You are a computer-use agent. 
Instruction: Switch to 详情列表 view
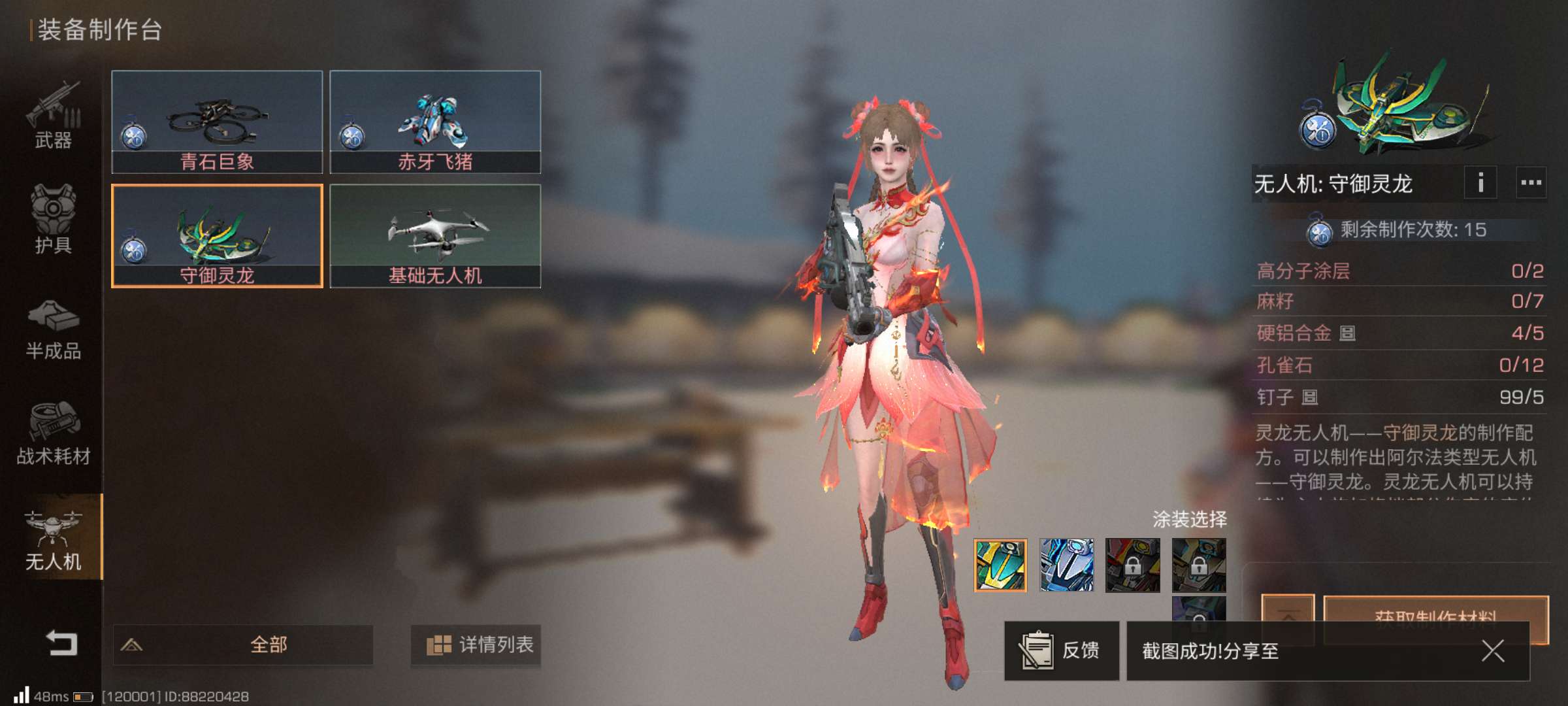(476, 645)
